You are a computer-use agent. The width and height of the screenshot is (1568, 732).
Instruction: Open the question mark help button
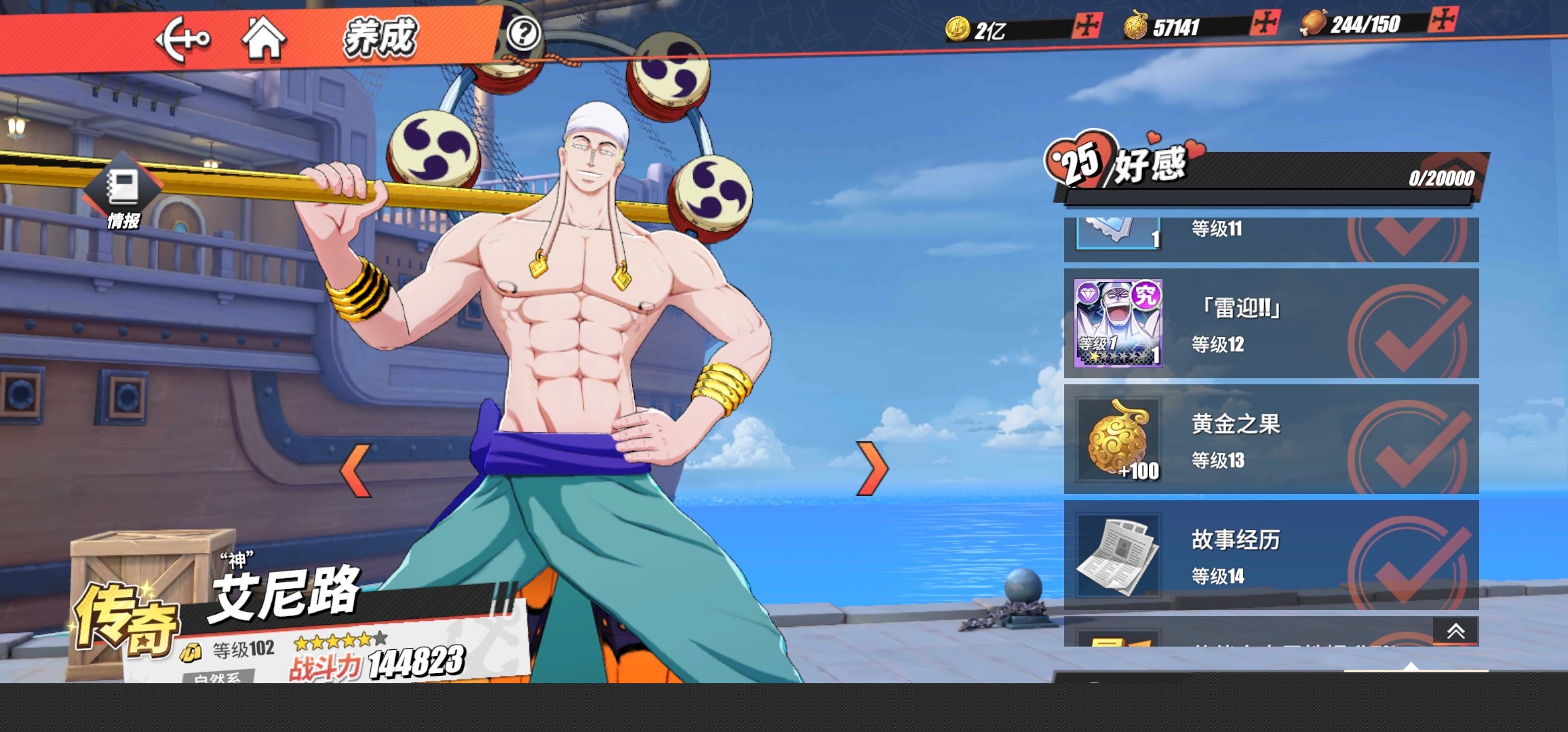click(523, 33)
